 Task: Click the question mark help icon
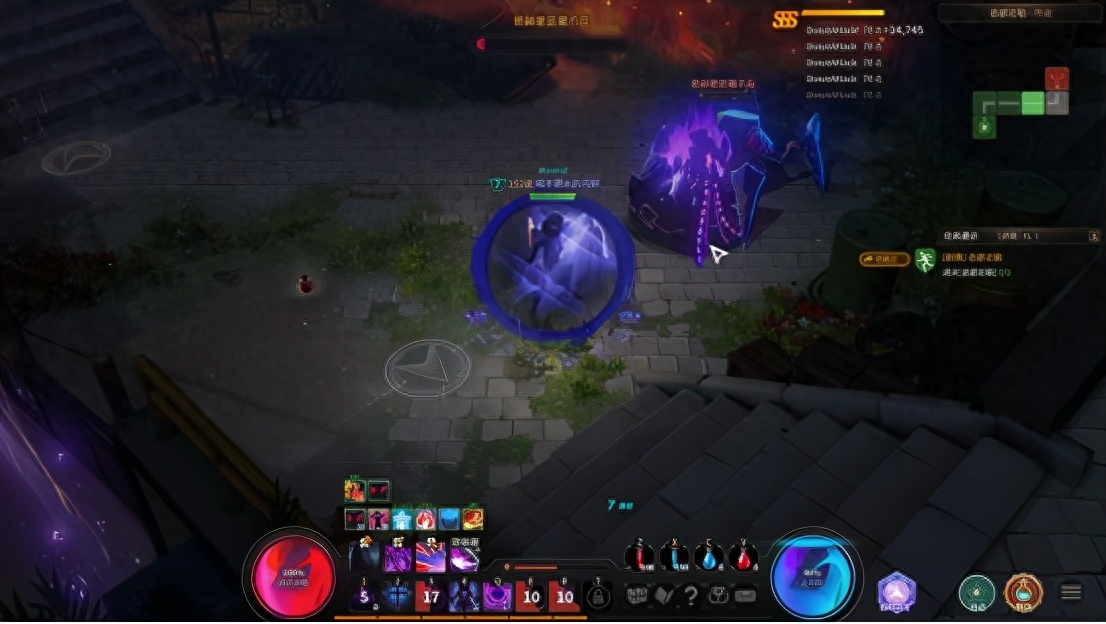tap(690, 596)
